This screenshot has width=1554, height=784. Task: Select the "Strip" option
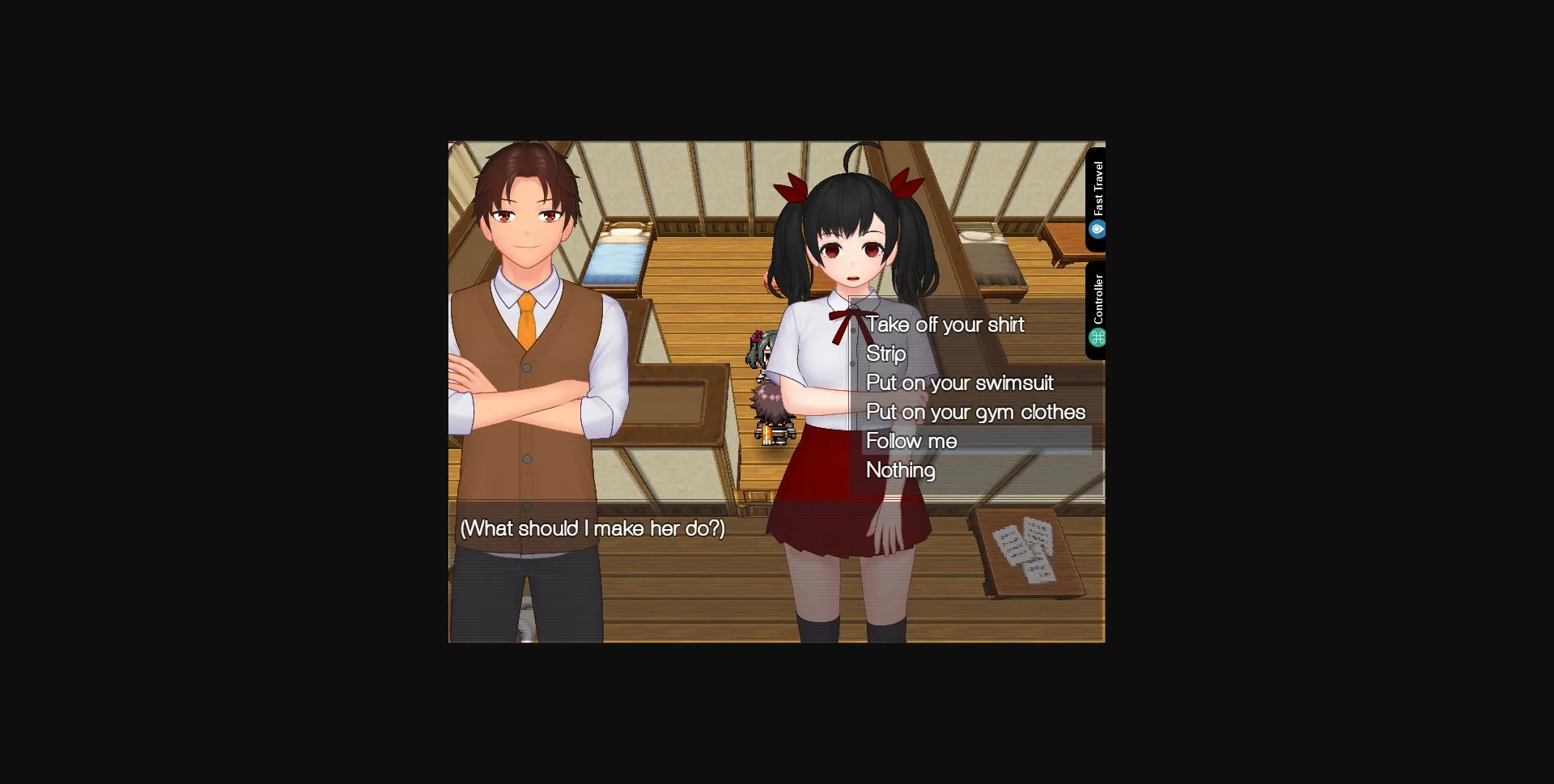[885, 354]
